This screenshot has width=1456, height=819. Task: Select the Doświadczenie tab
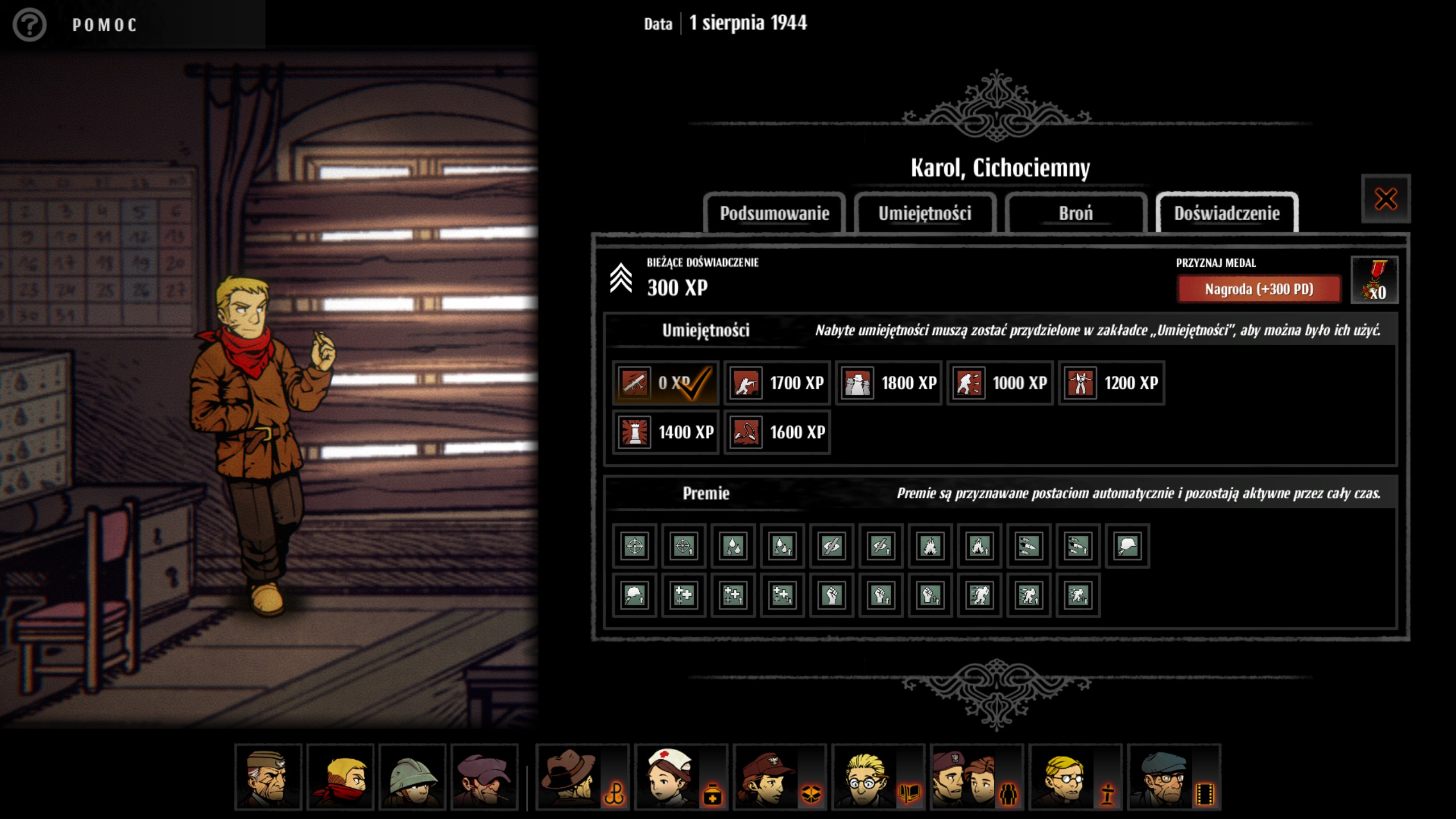(x=1227, y=214)
